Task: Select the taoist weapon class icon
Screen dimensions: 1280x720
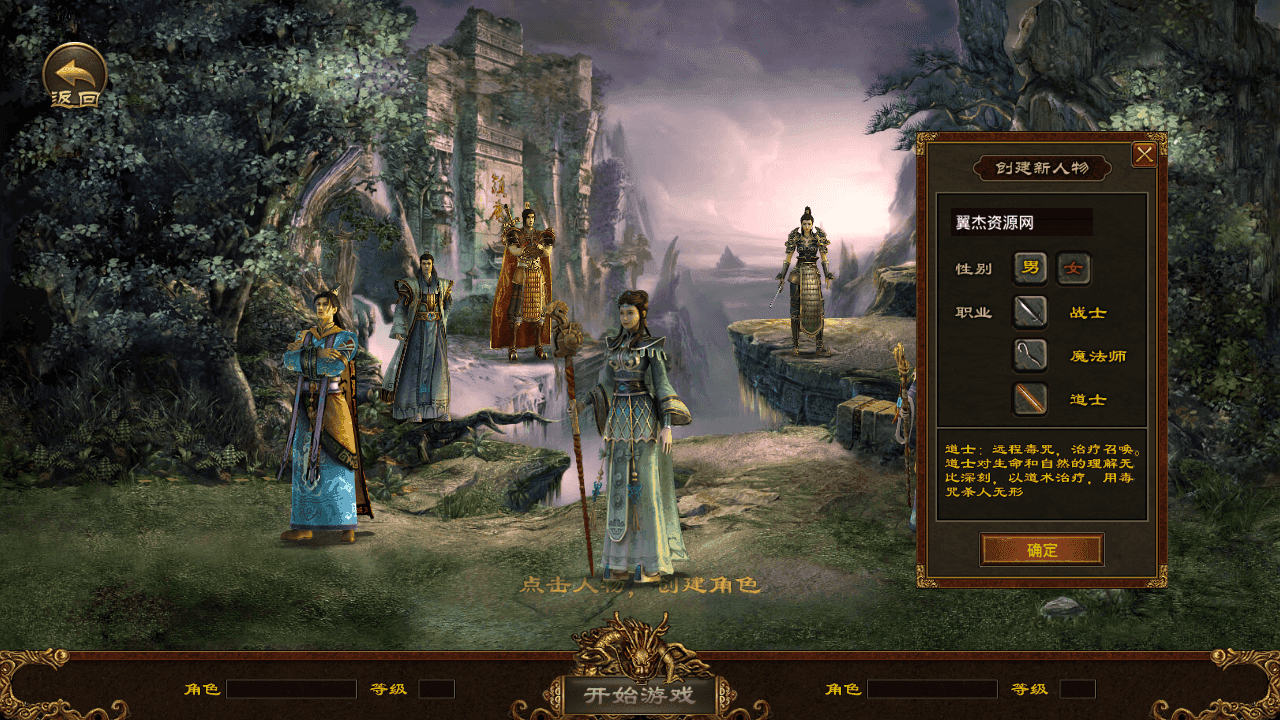Action: pyautogui.click(x=1029, y=399)
